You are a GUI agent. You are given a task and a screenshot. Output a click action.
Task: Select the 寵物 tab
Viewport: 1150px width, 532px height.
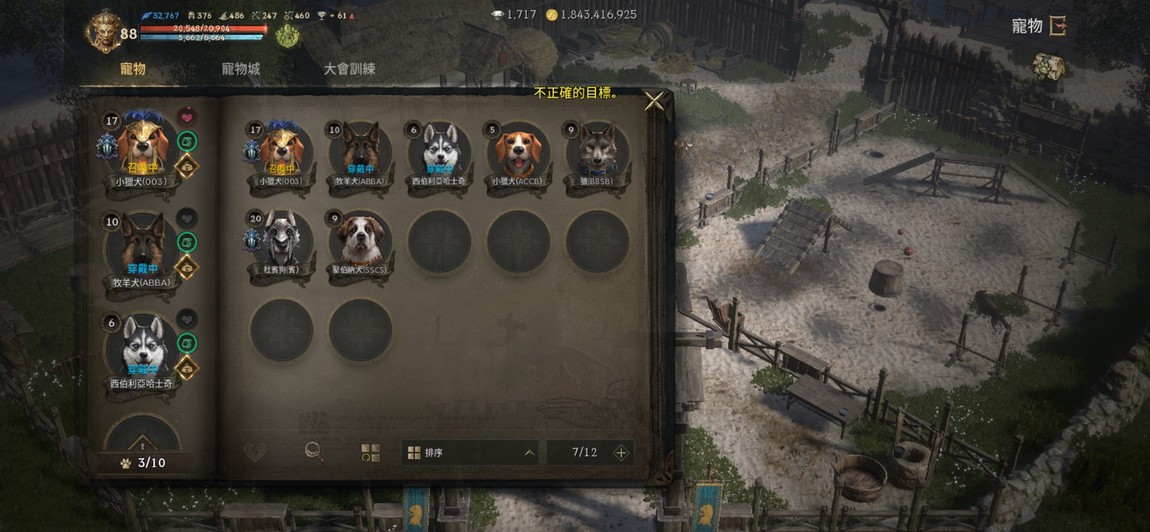tap(133, 69)
